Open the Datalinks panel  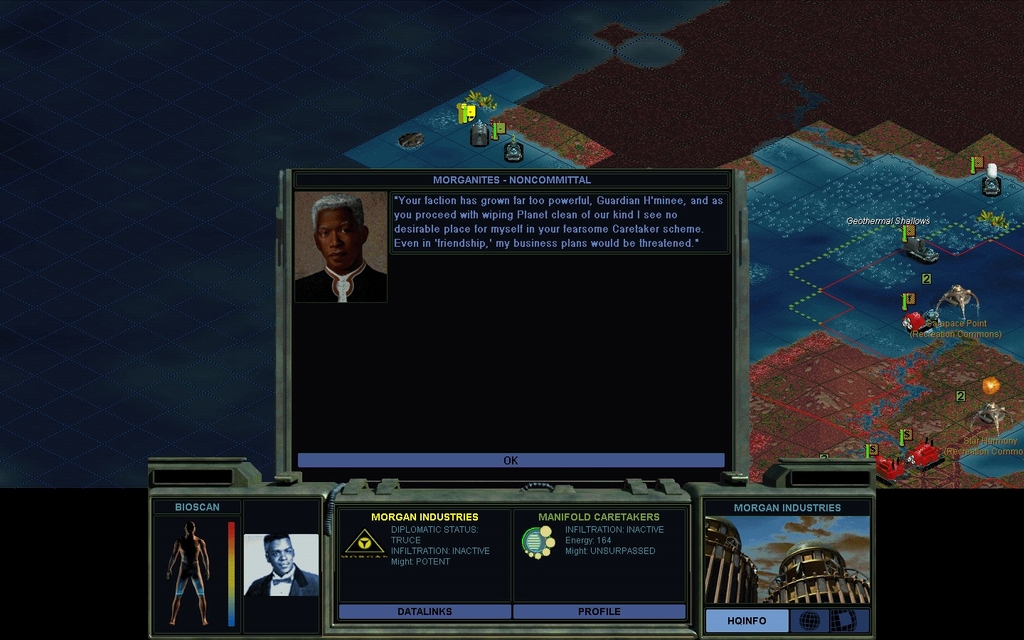click(425, 611)
